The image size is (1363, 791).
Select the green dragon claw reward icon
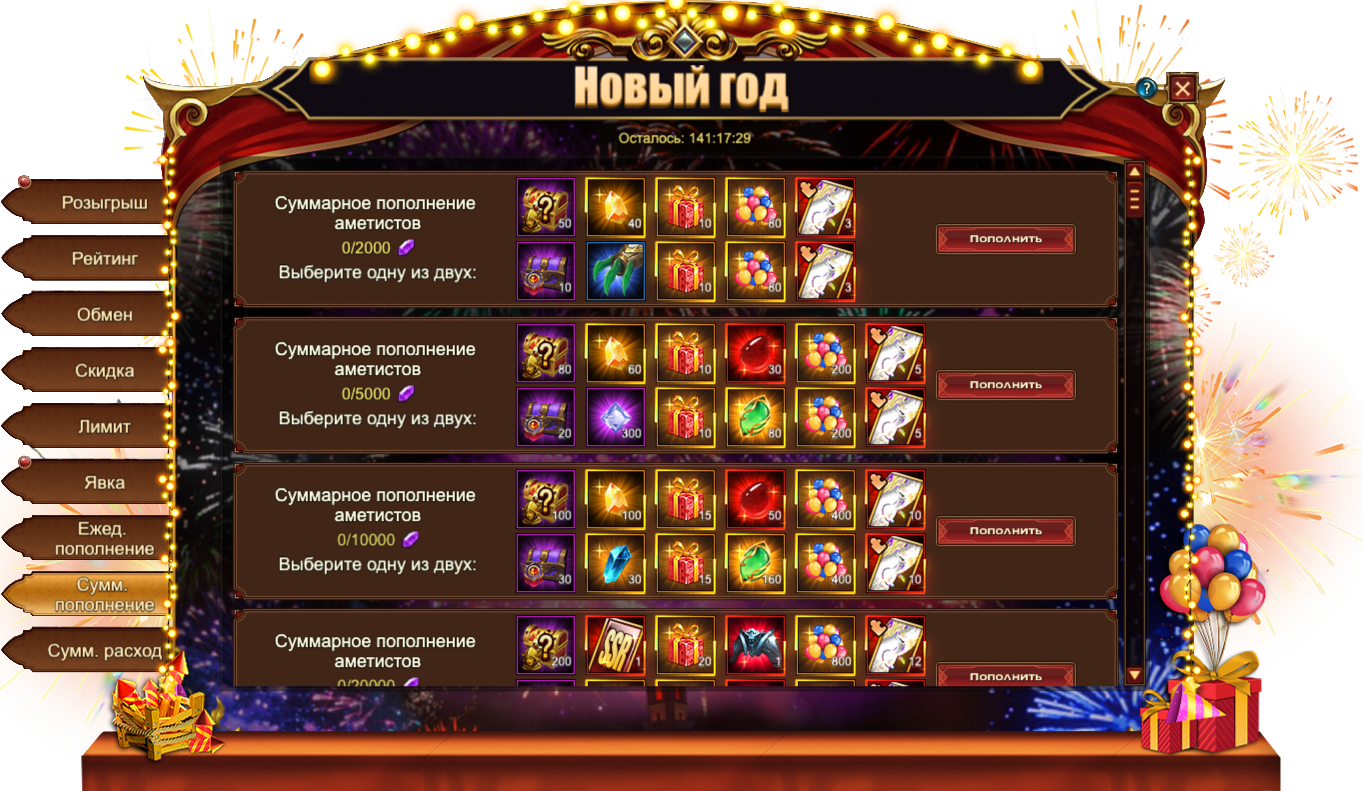pos(615,271)
